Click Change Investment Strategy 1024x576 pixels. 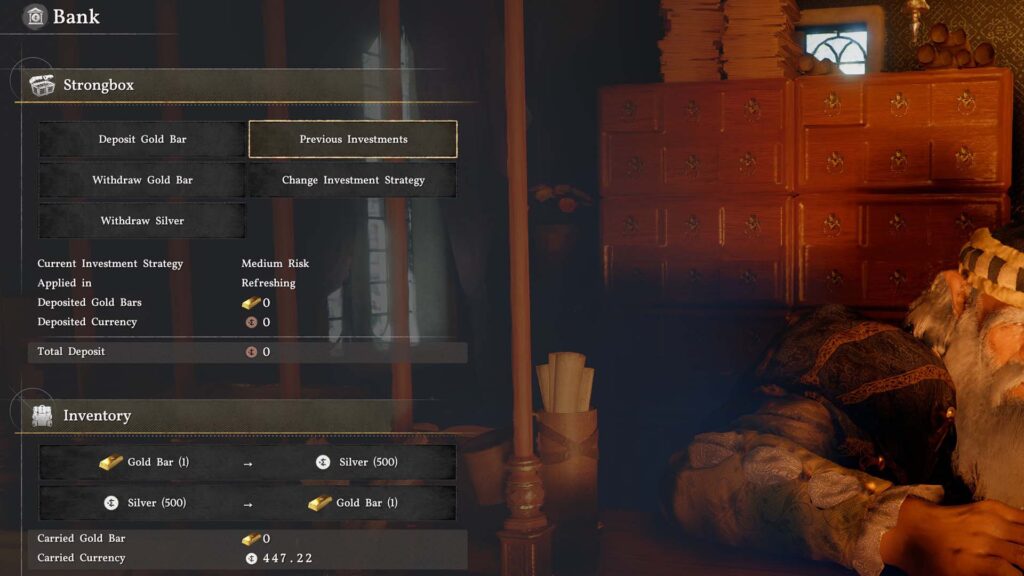pos(353,180)
